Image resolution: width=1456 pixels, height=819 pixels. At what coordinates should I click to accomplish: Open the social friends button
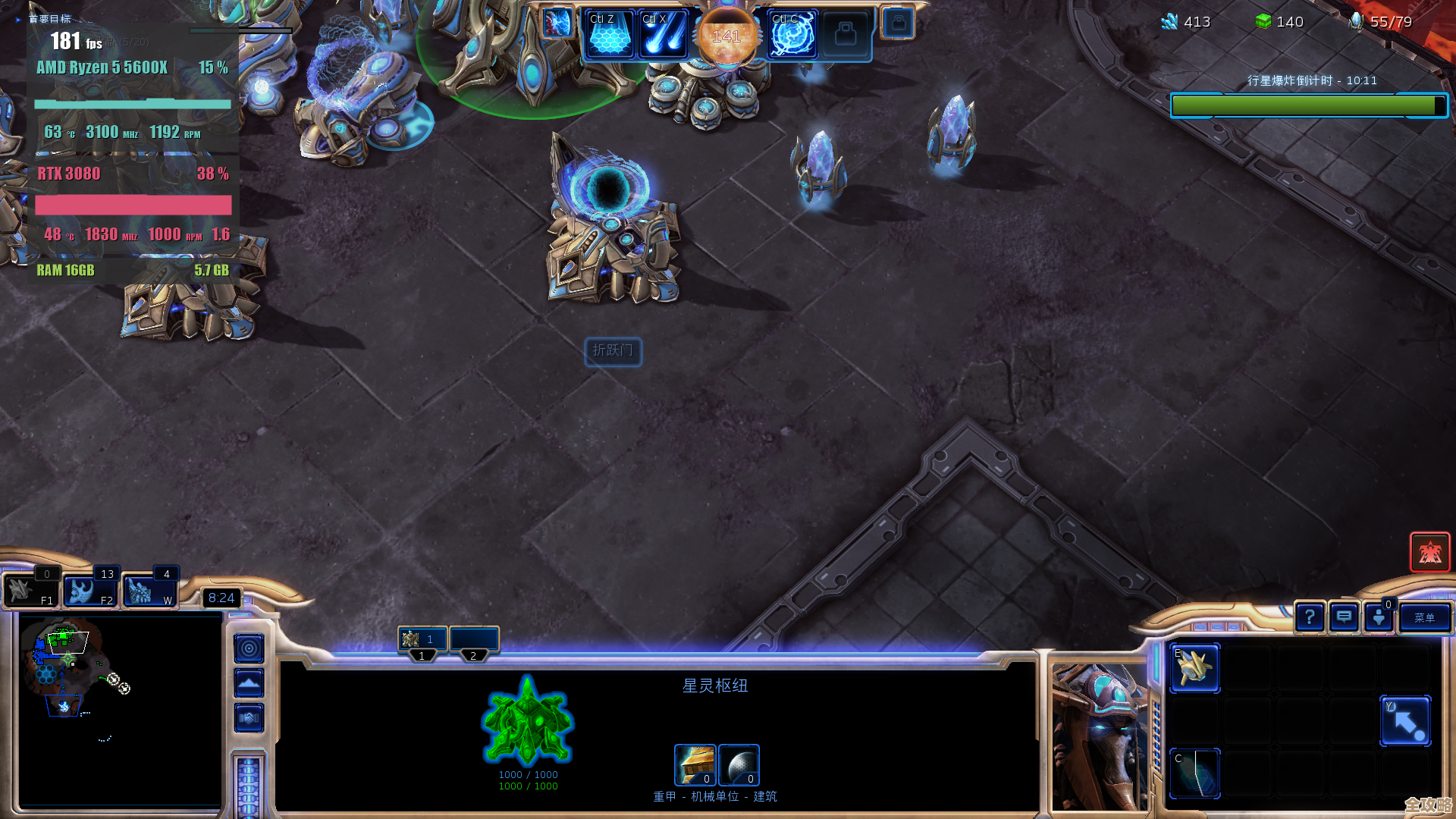click(x=1379, y=618)
